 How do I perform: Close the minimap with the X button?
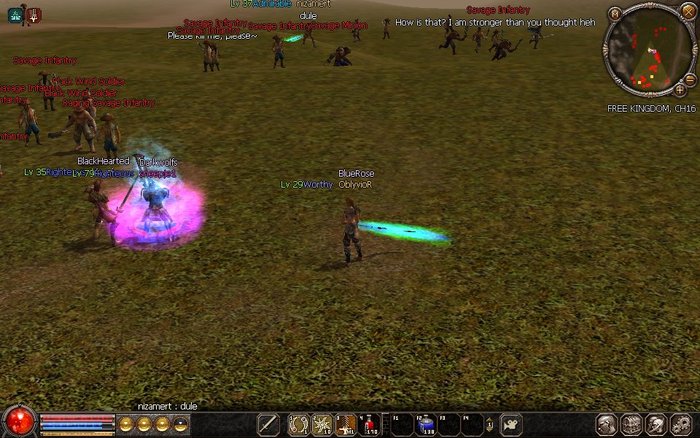point(686,14)
